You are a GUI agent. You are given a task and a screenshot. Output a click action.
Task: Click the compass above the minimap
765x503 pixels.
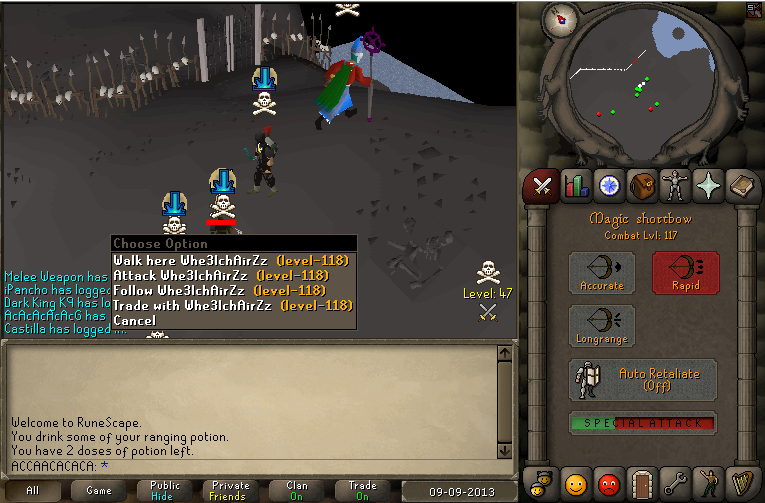(560, 18)
